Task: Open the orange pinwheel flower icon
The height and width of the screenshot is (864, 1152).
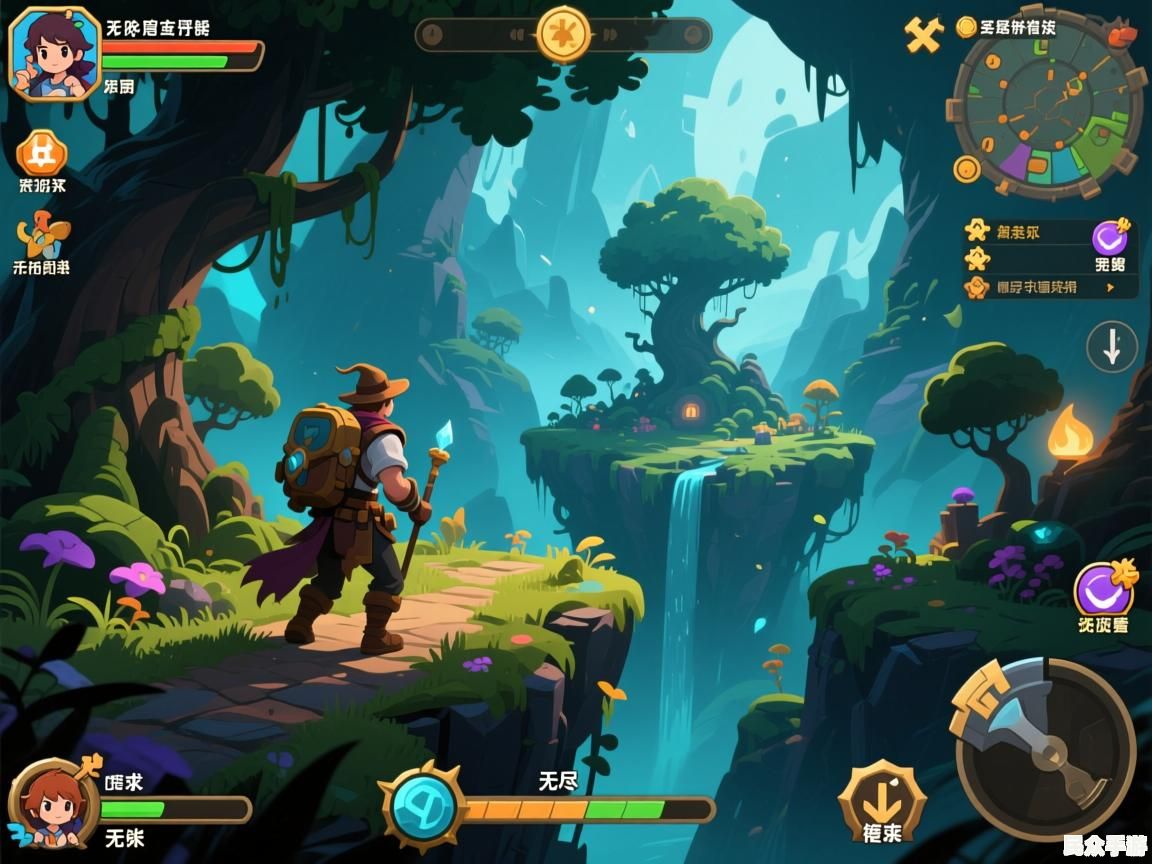Action: [x=43, y=237]
